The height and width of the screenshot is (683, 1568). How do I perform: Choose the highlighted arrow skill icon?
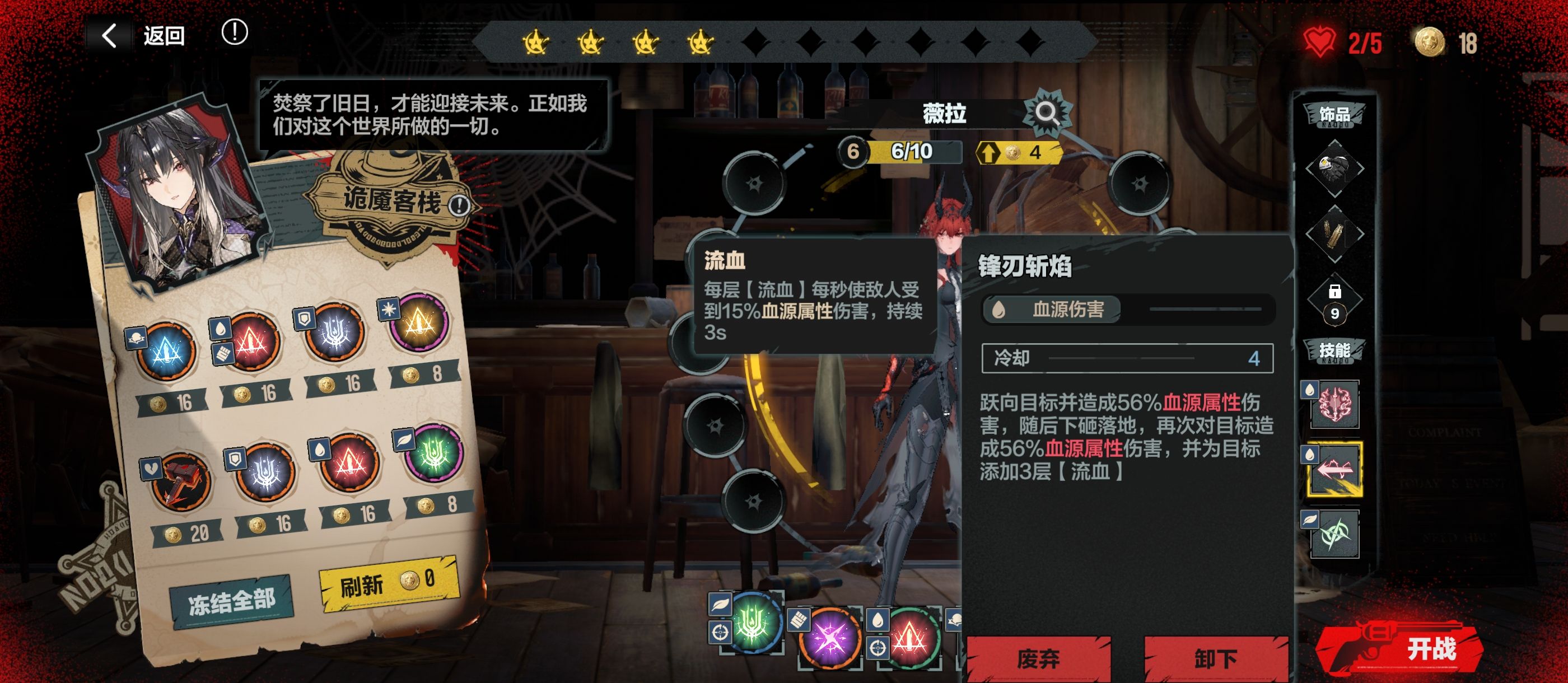click(x=1335, y=469)
